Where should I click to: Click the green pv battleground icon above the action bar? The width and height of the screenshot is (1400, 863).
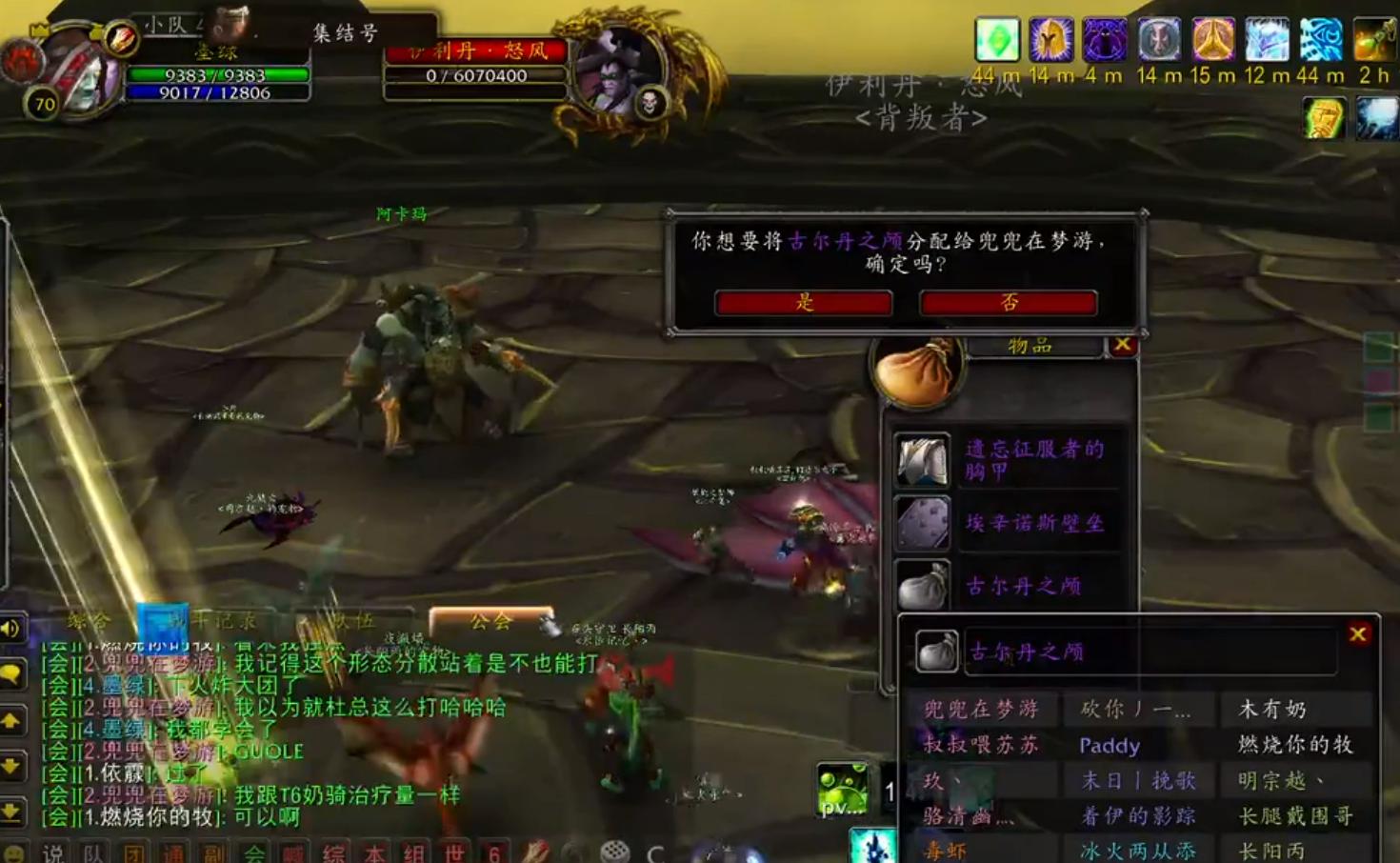coord(844,787)
